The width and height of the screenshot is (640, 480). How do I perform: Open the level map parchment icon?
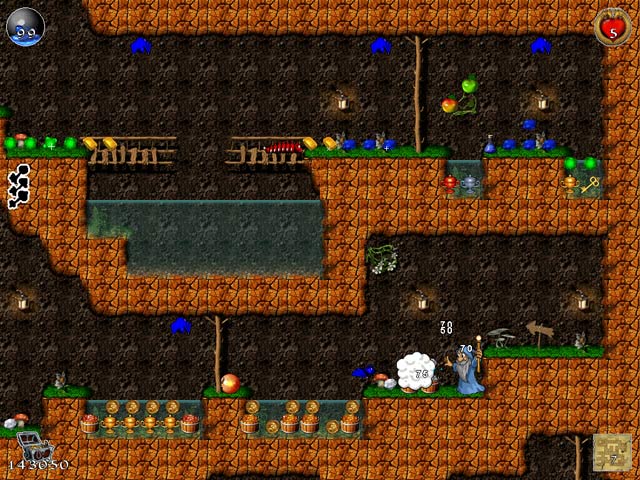[611, 451]
